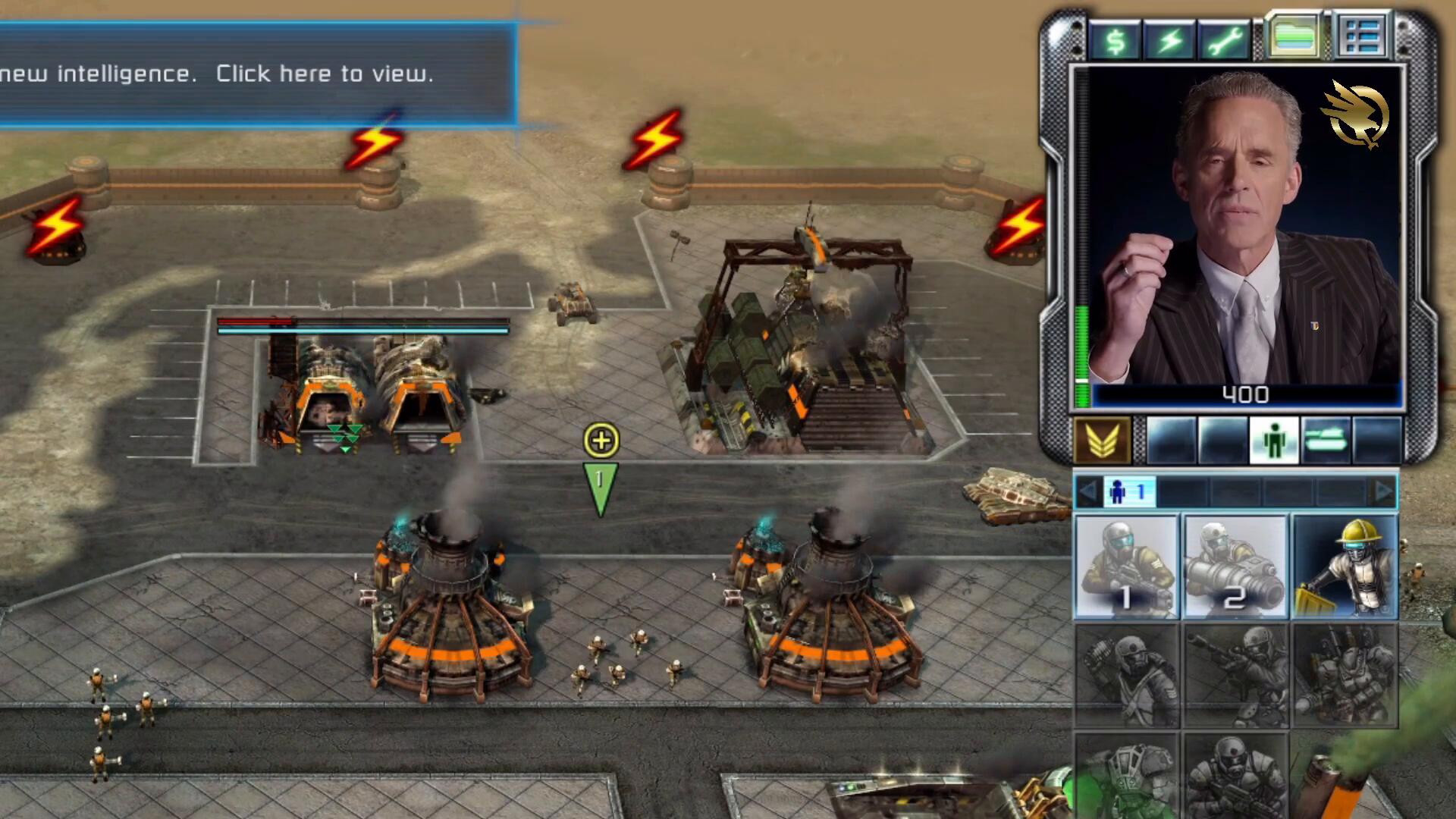This screenshot has width=1456, height=819.
Task: View the new intelligence notification
Action: pyautogui.click(x=258, y=74)
